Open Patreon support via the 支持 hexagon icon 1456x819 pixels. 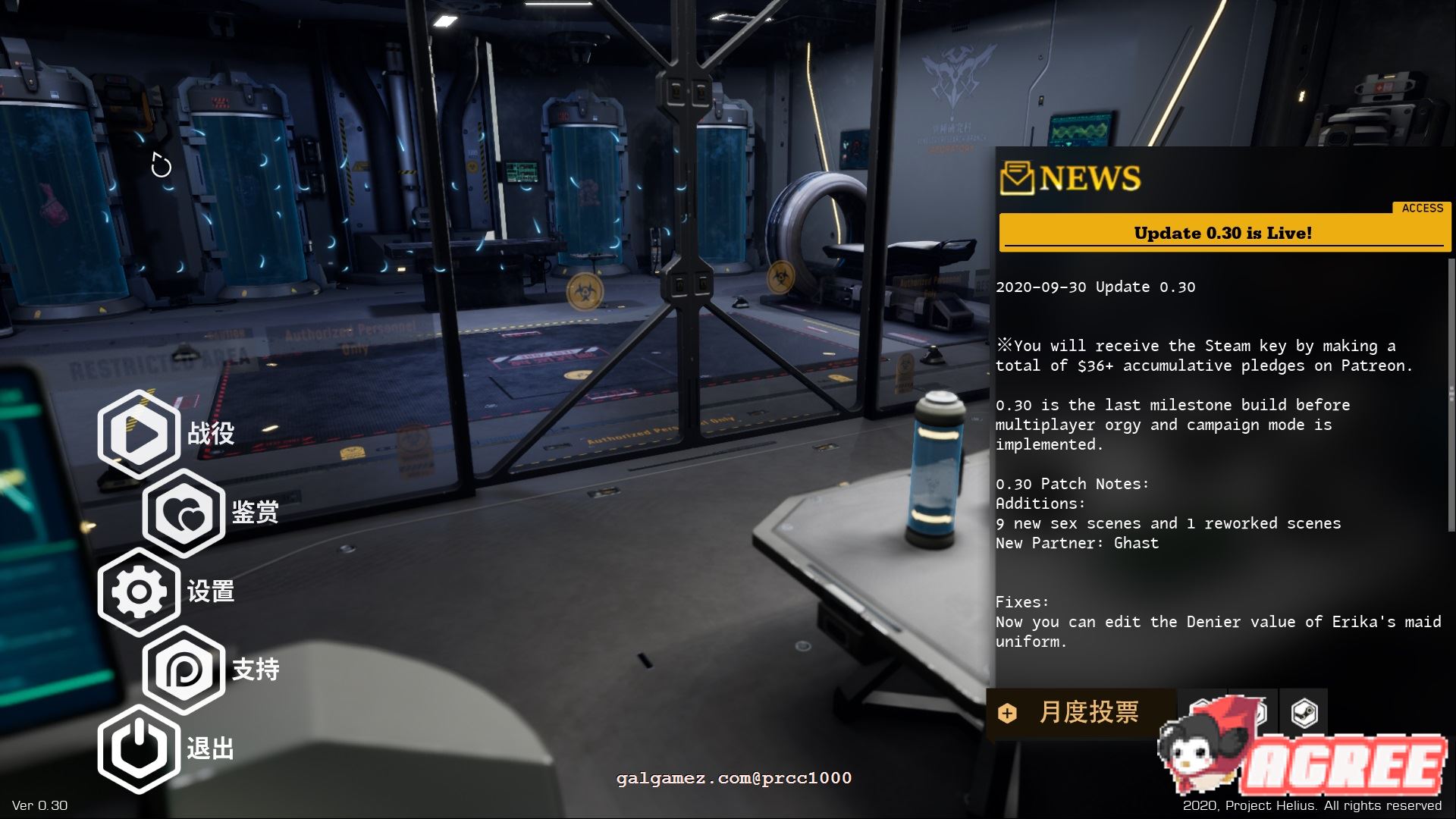184,670
